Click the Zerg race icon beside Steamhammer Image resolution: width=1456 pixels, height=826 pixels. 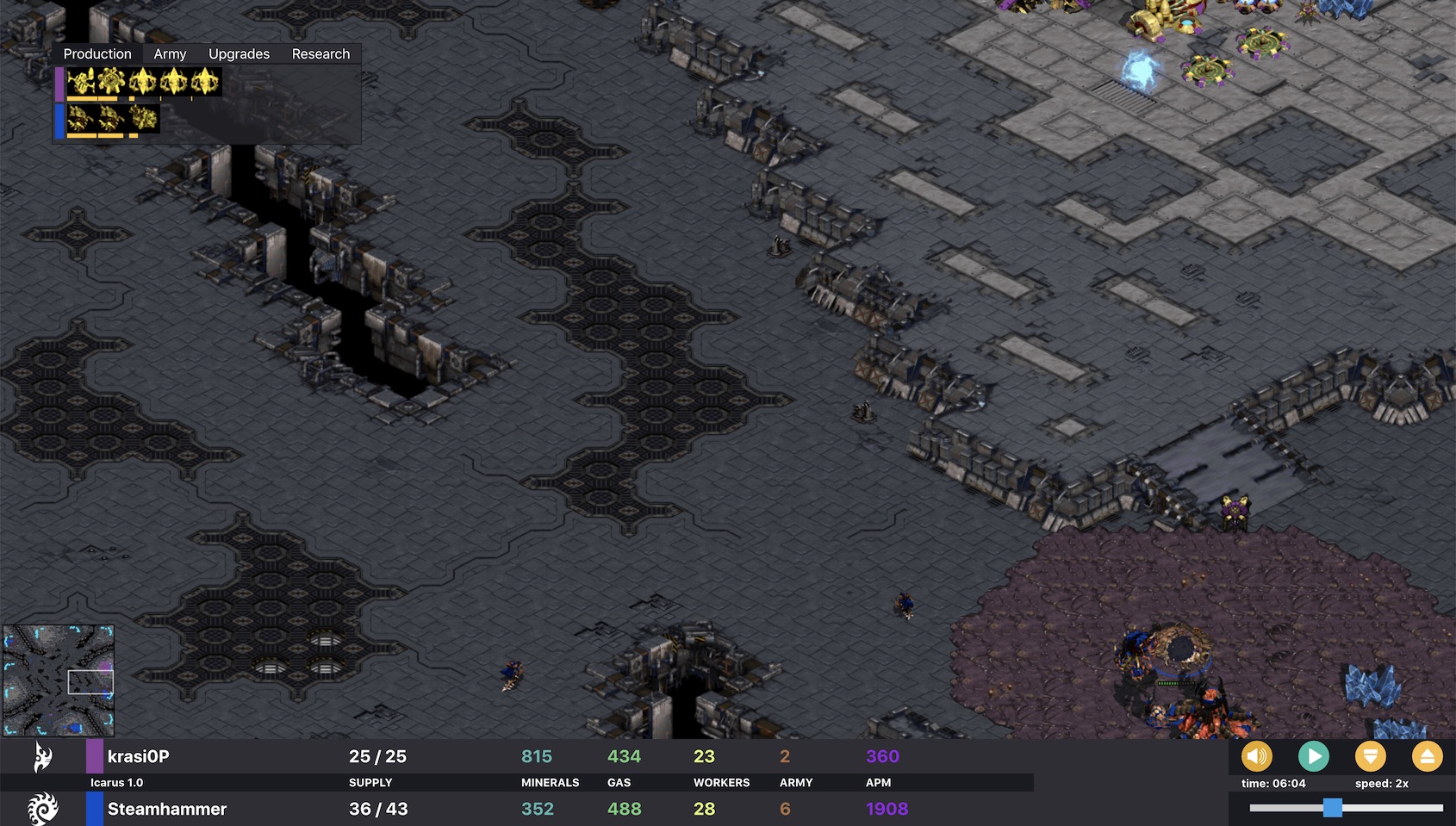[x=42, y=809]
